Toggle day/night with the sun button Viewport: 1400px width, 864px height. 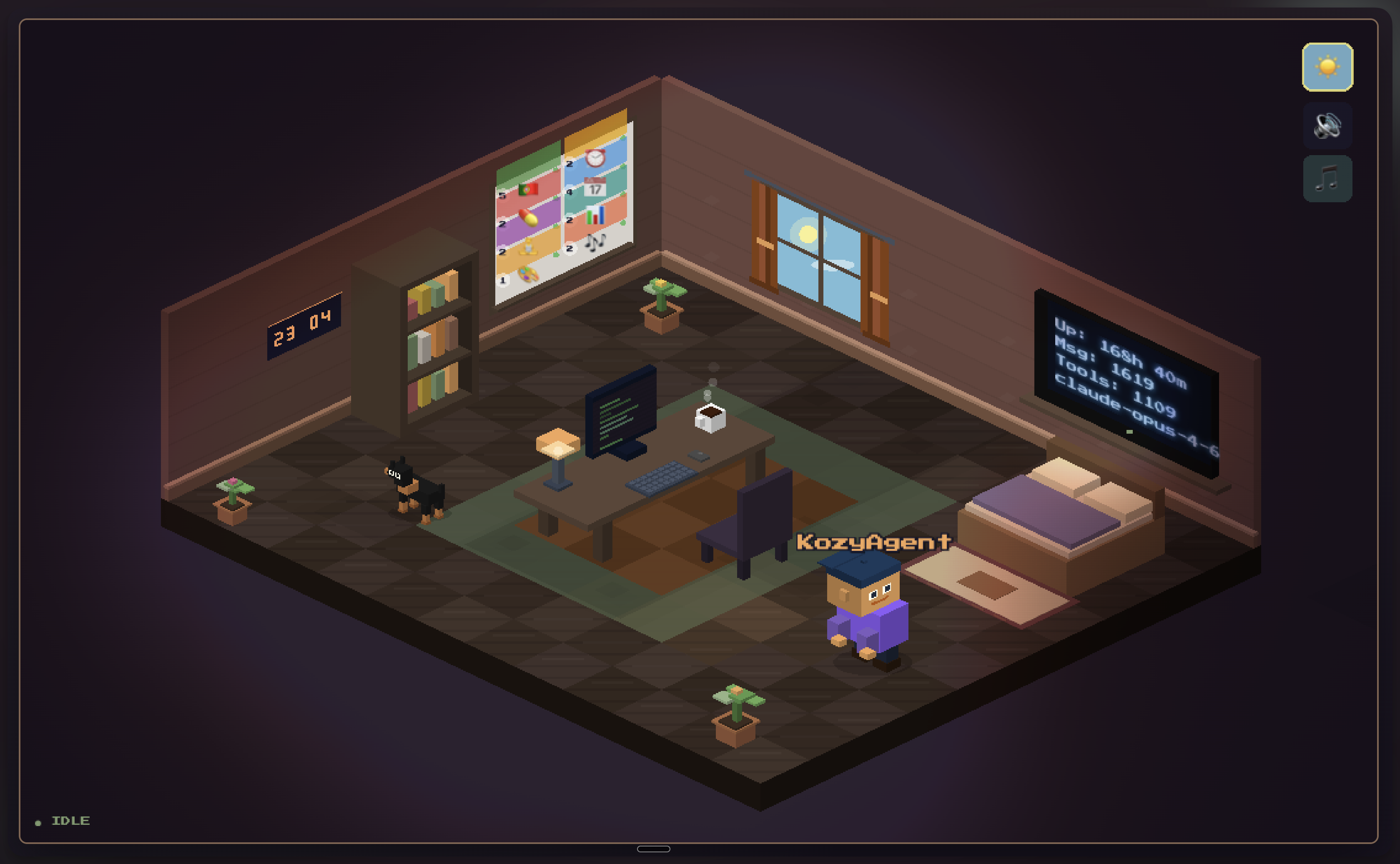point(1327,68)
